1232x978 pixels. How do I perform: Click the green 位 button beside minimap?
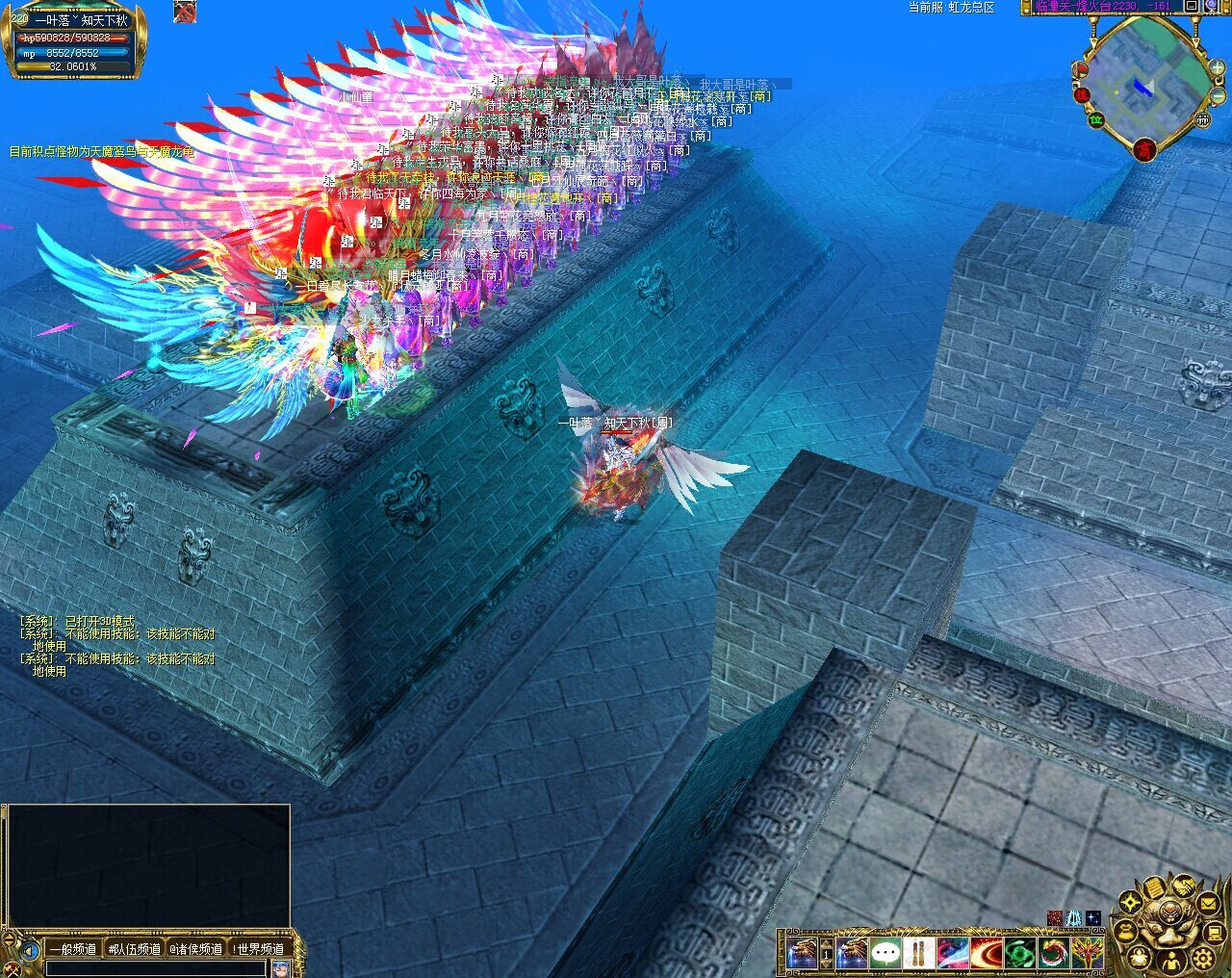(x=1095, y=119)
